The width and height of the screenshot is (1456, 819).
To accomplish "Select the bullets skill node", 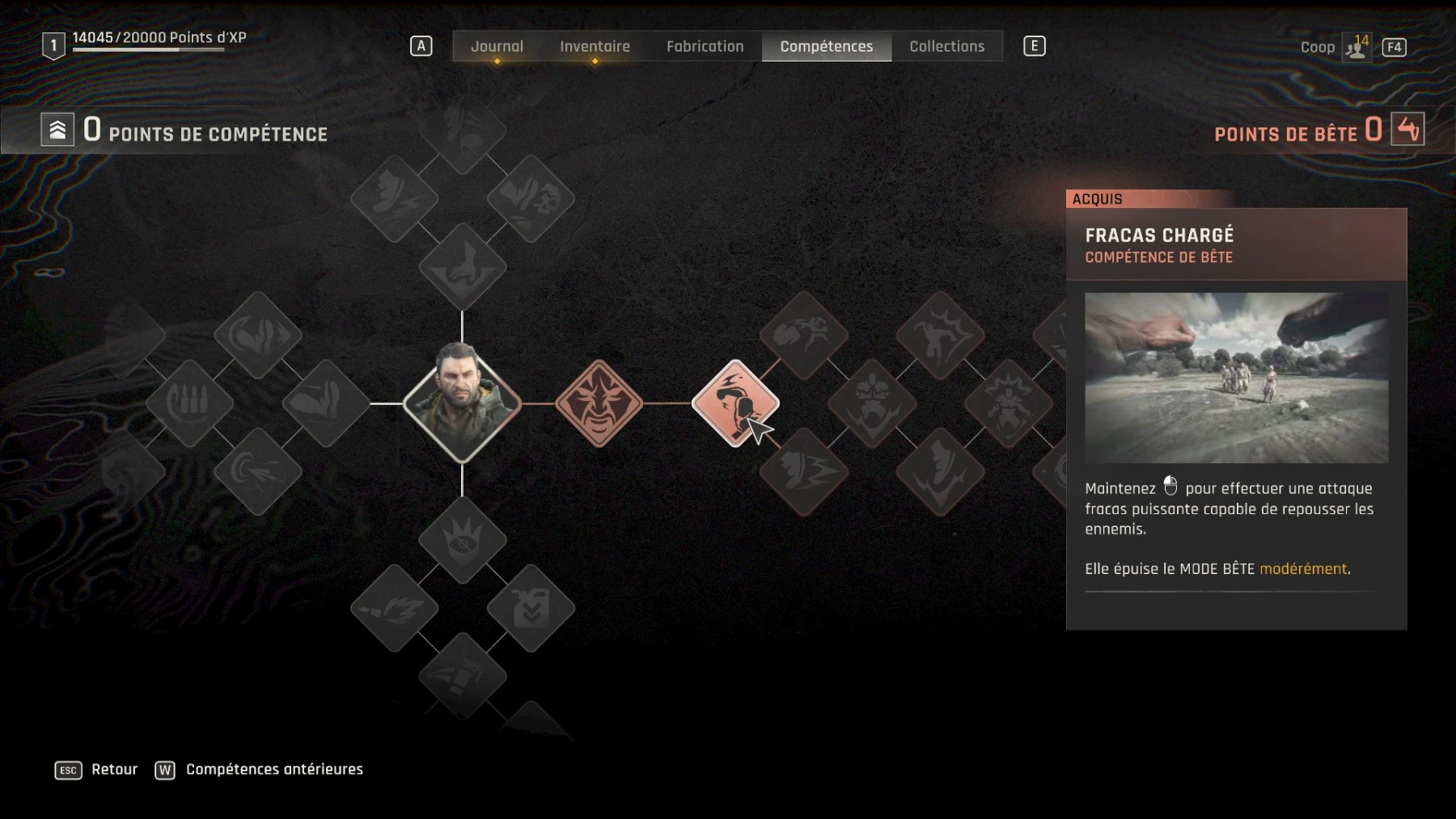I will click(x=189, y=403).
